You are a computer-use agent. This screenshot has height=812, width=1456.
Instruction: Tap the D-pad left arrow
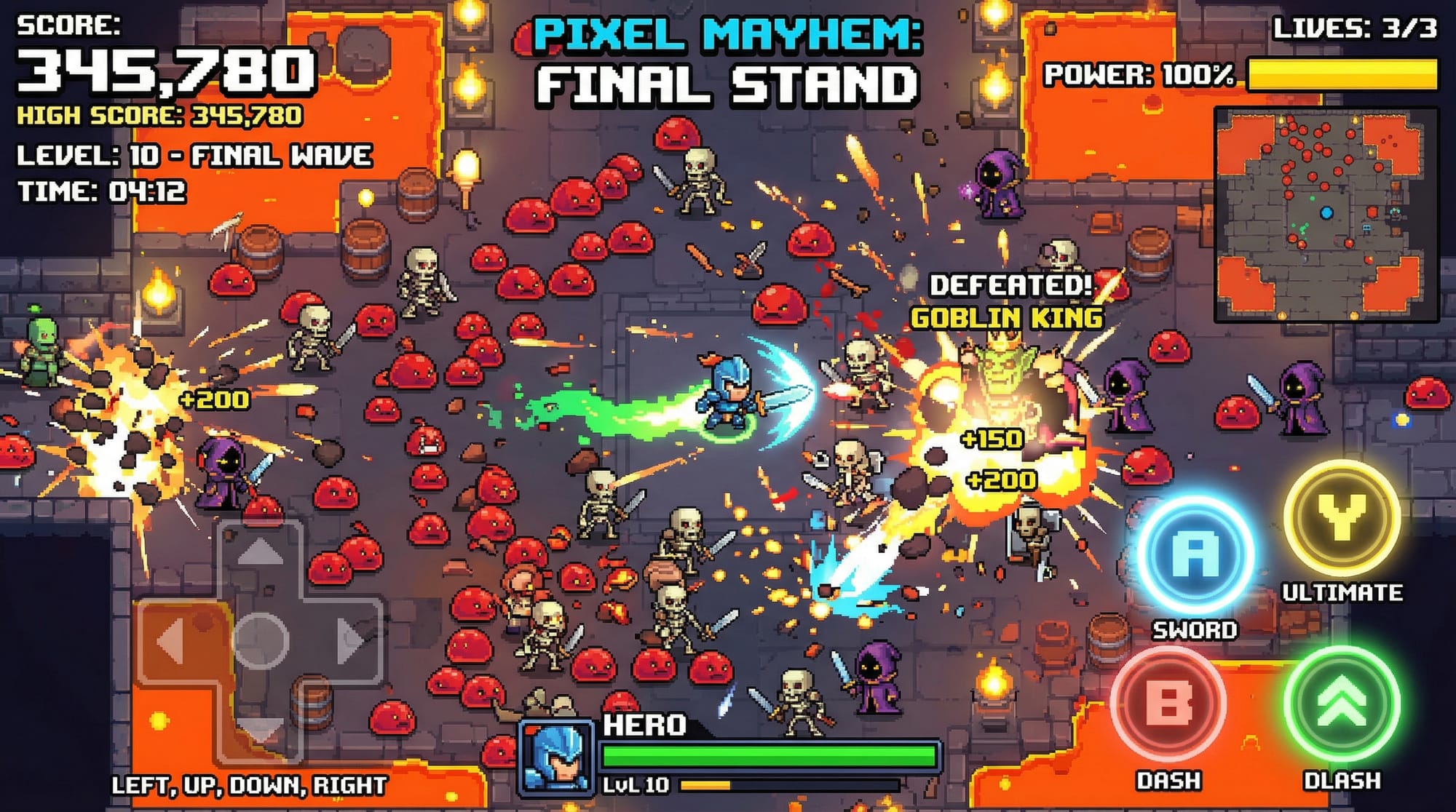click(x=172, y=641)
